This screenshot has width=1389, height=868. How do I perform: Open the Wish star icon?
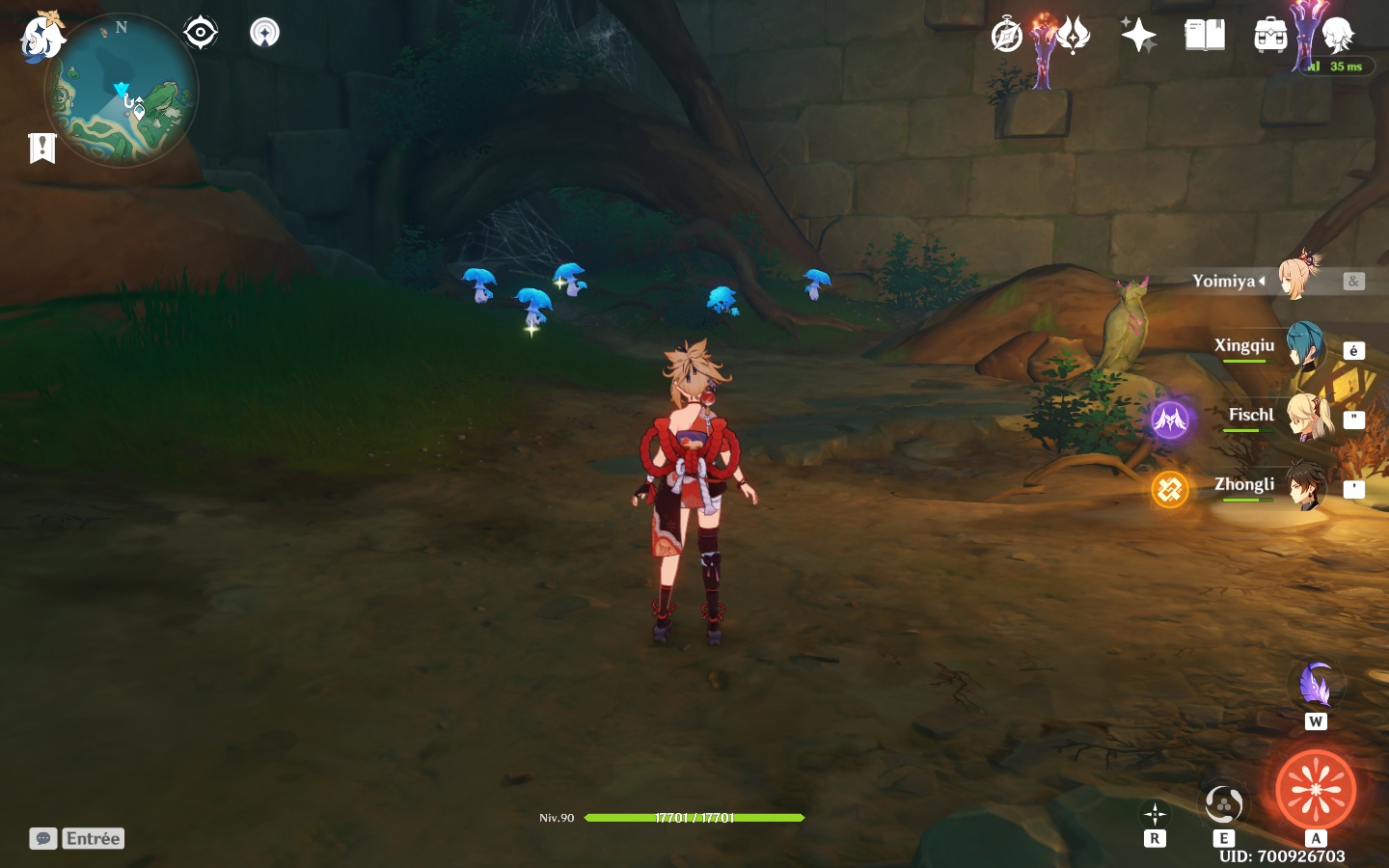[x=1138, y=37]
